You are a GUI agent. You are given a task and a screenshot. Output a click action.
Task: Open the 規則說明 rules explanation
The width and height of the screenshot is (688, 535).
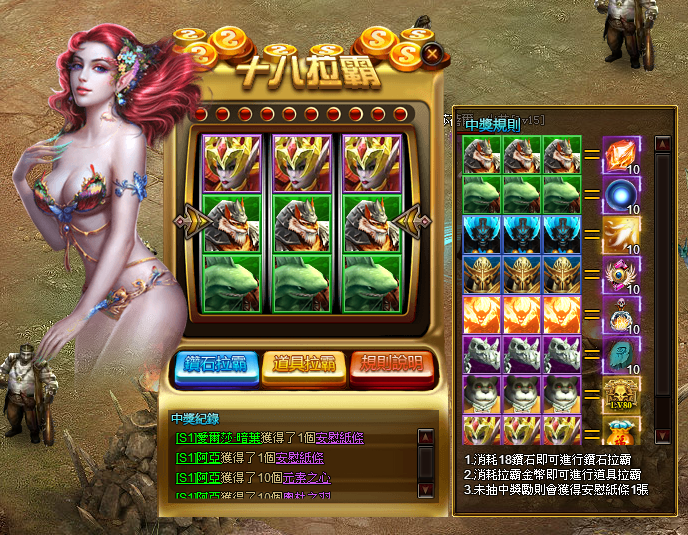click(x=392, y=366)
